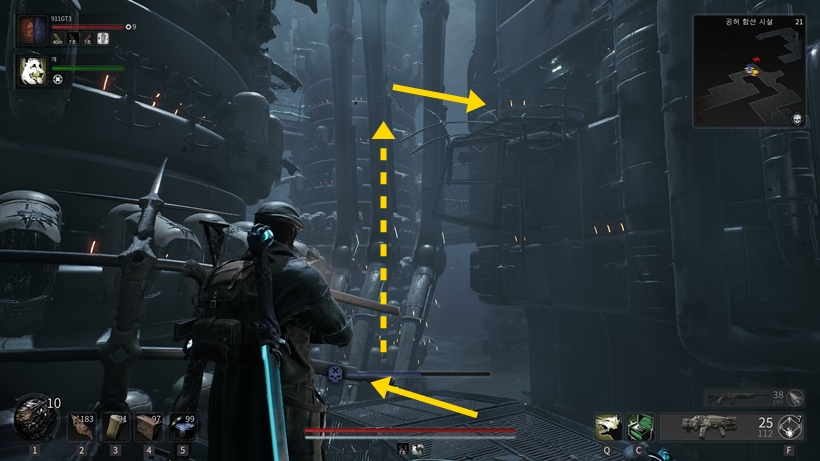Activate the handgun's weapon mod icon
The image size is (820, 461).
[790, 427]
